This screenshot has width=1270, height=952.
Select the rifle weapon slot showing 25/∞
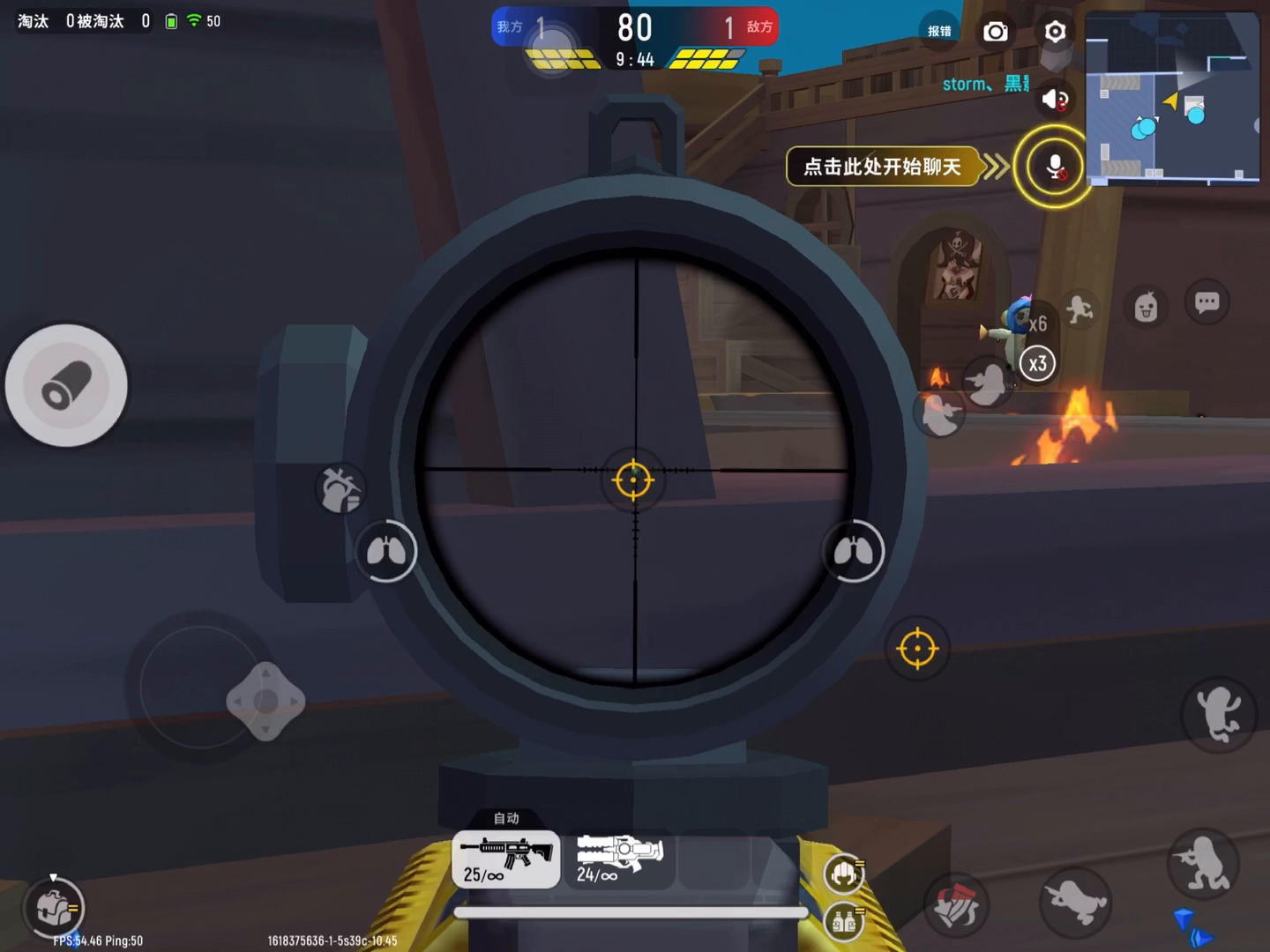[504, 859]
